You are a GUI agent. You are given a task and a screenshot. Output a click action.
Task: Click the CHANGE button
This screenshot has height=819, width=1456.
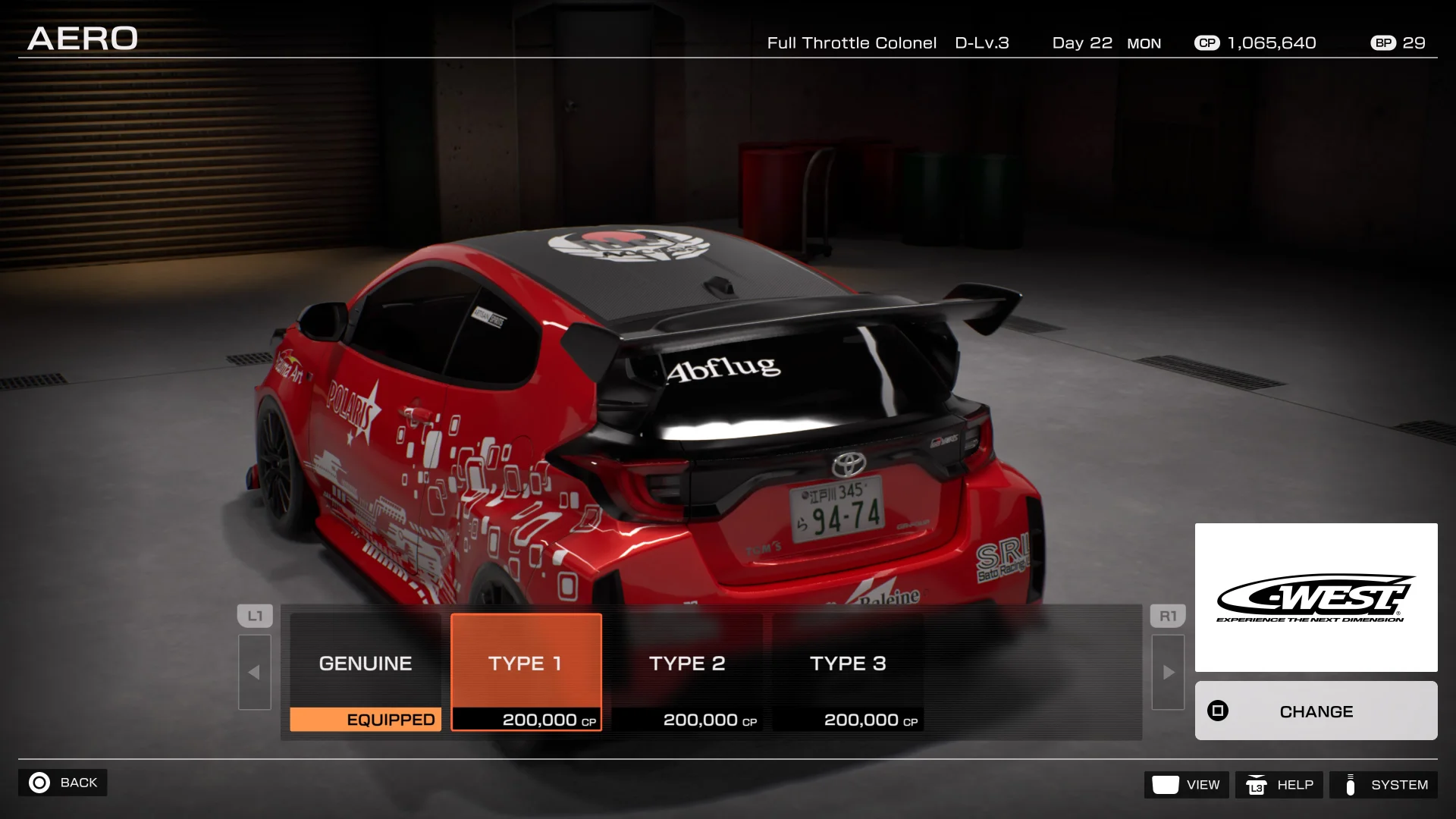click(1316, 711)
